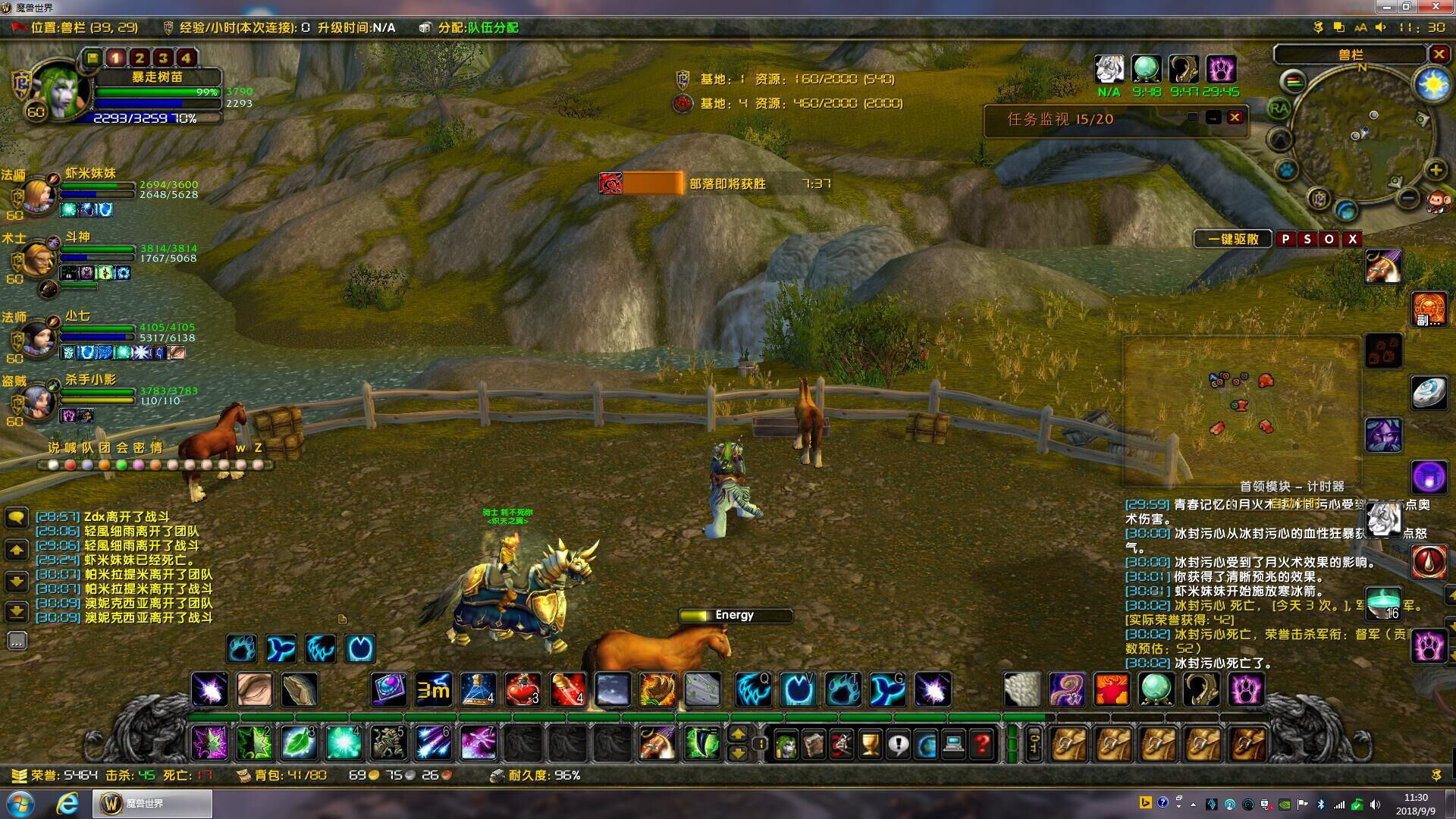Cast the green leaf spell in slot 3

(x=299, y=742)
